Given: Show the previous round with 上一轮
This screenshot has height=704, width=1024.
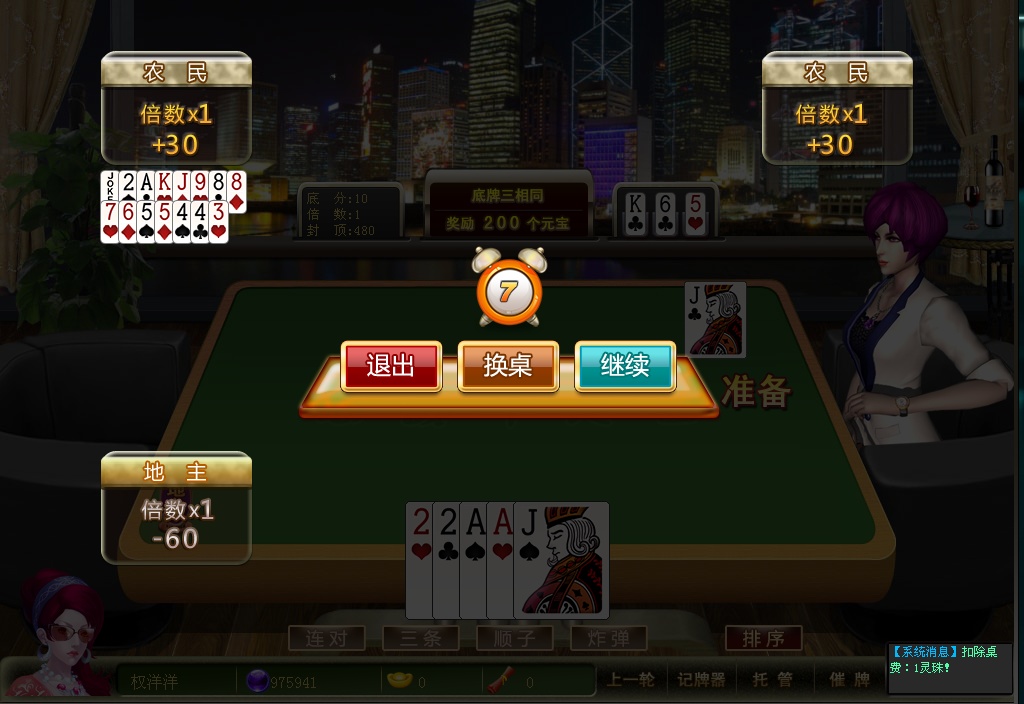Looking at the screenshot, I should (631, 680).
